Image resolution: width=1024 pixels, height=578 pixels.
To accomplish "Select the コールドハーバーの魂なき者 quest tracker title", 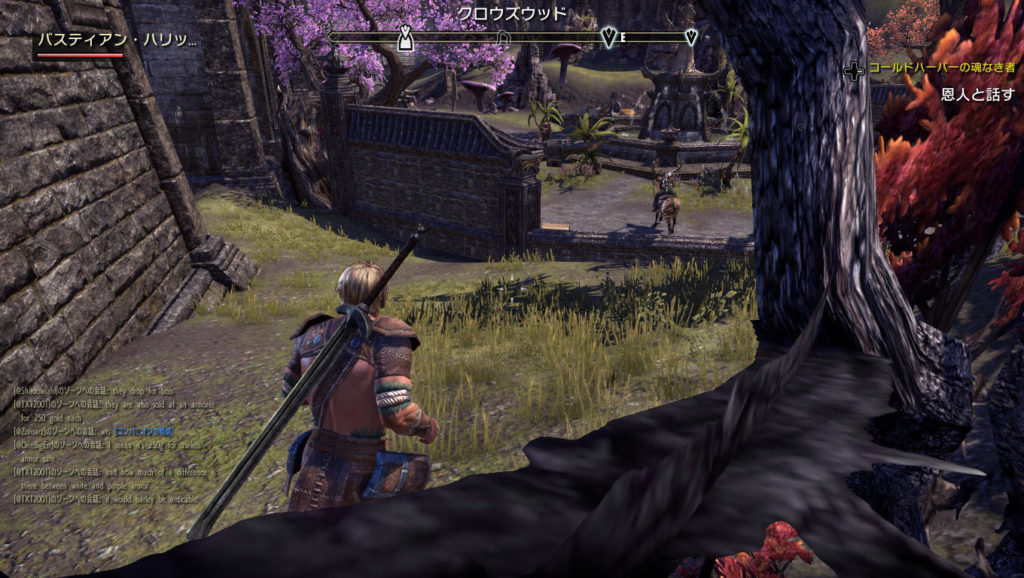I will (941, 68).
